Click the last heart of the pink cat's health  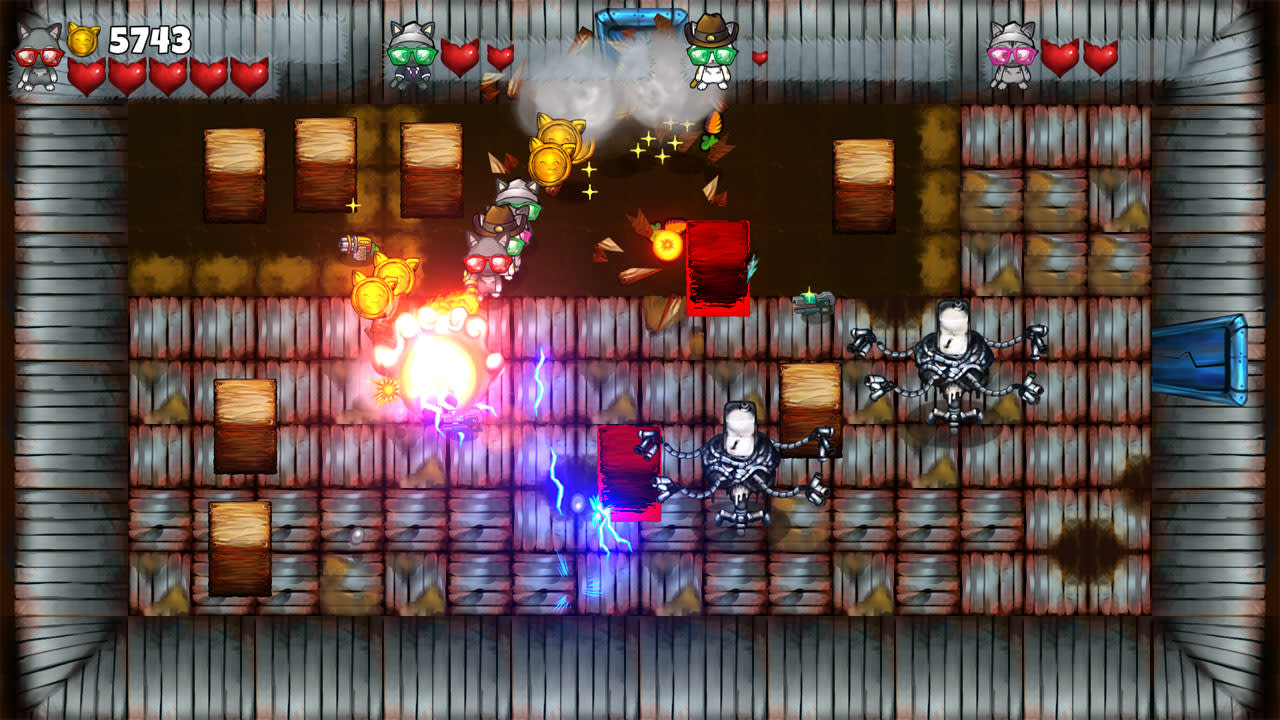coord(1103,55)
